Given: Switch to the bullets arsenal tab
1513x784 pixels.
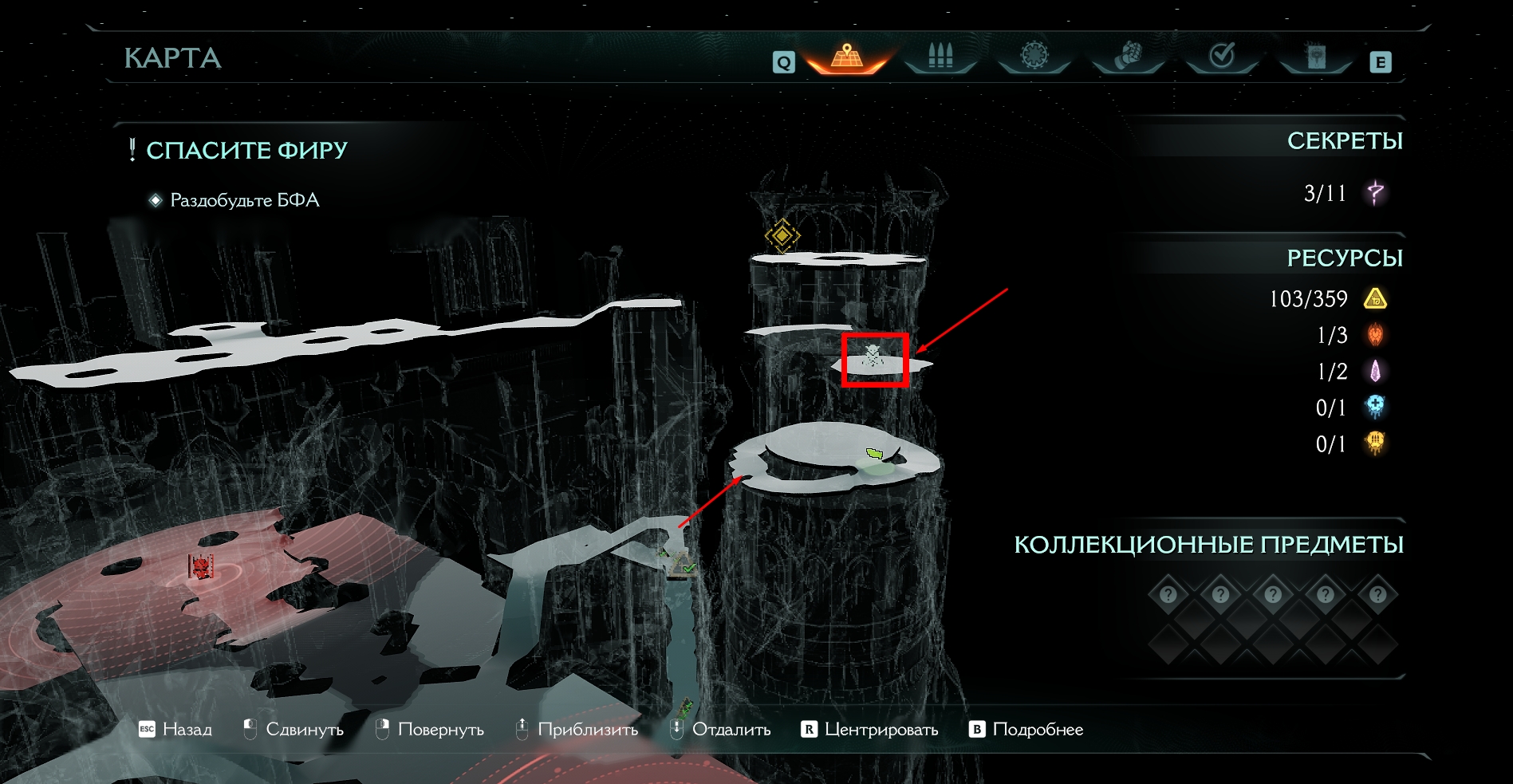Looking at the screenshot, I should (x=940, y=57).
